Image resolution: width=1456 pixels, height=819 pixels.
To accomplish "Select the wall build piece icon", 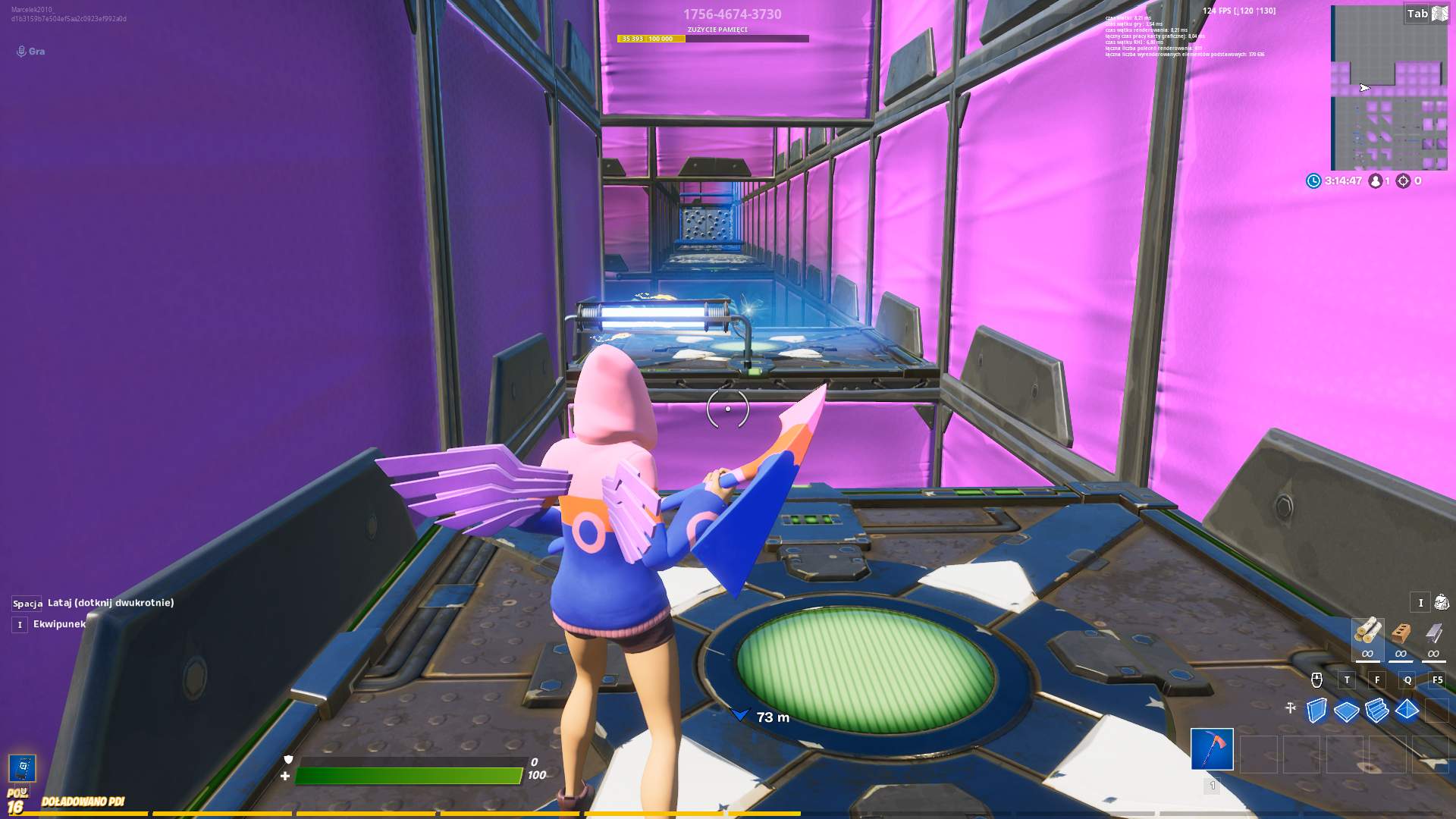I will (x=1316, y=711).
